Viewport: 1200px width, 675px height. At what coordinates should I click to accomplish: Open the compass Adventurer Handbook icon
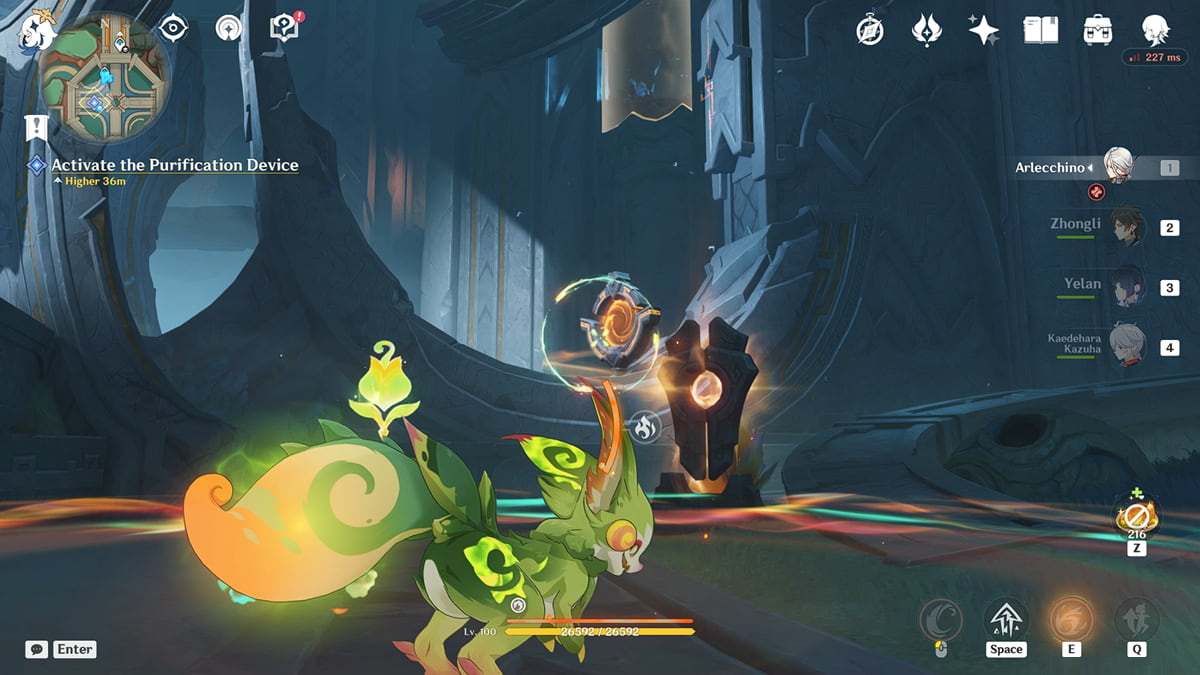click(x=870, y=30)
